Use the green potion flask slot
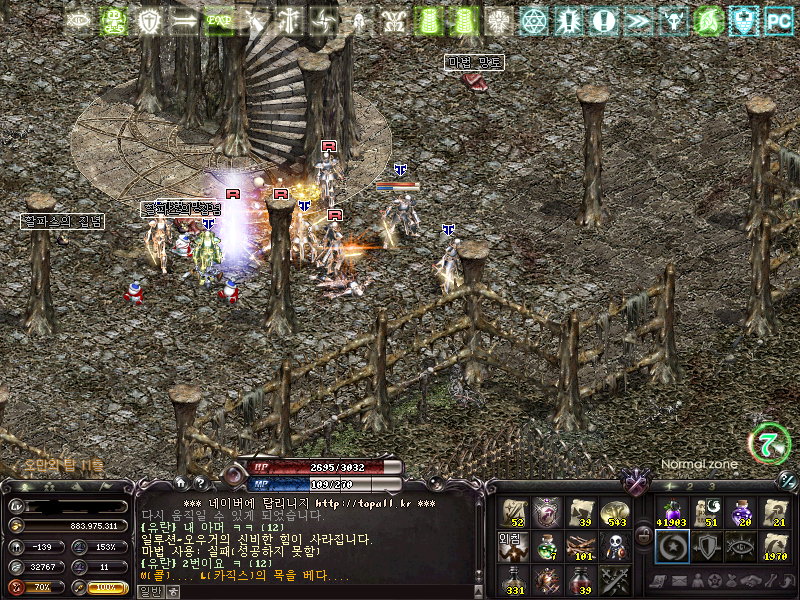The image size is (800, 600). click(547, 546)
